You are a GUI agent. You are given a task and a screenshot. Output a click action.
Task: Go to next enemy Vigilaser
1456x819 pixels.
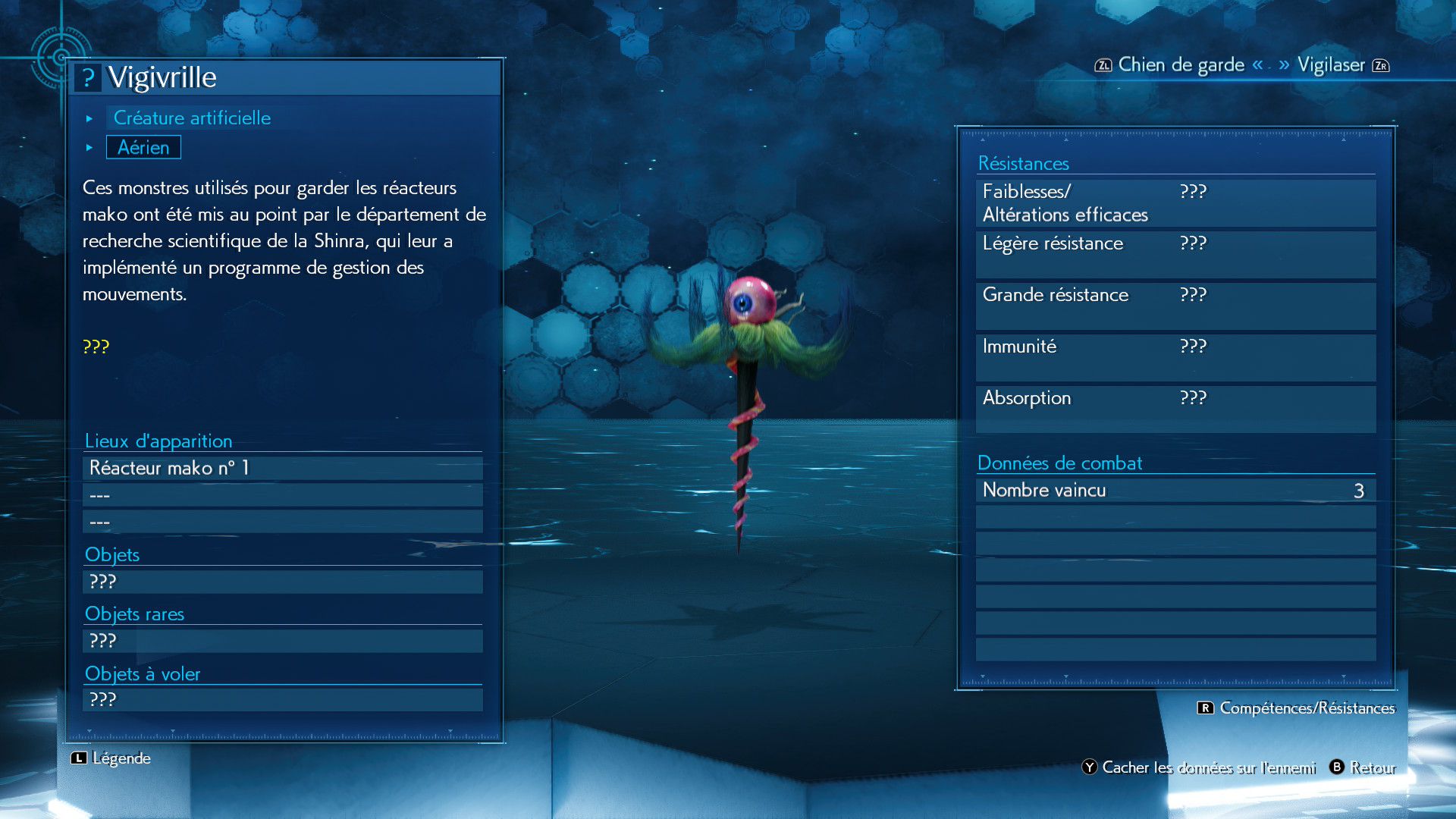pyautogui.click(x=1331, y=65)
